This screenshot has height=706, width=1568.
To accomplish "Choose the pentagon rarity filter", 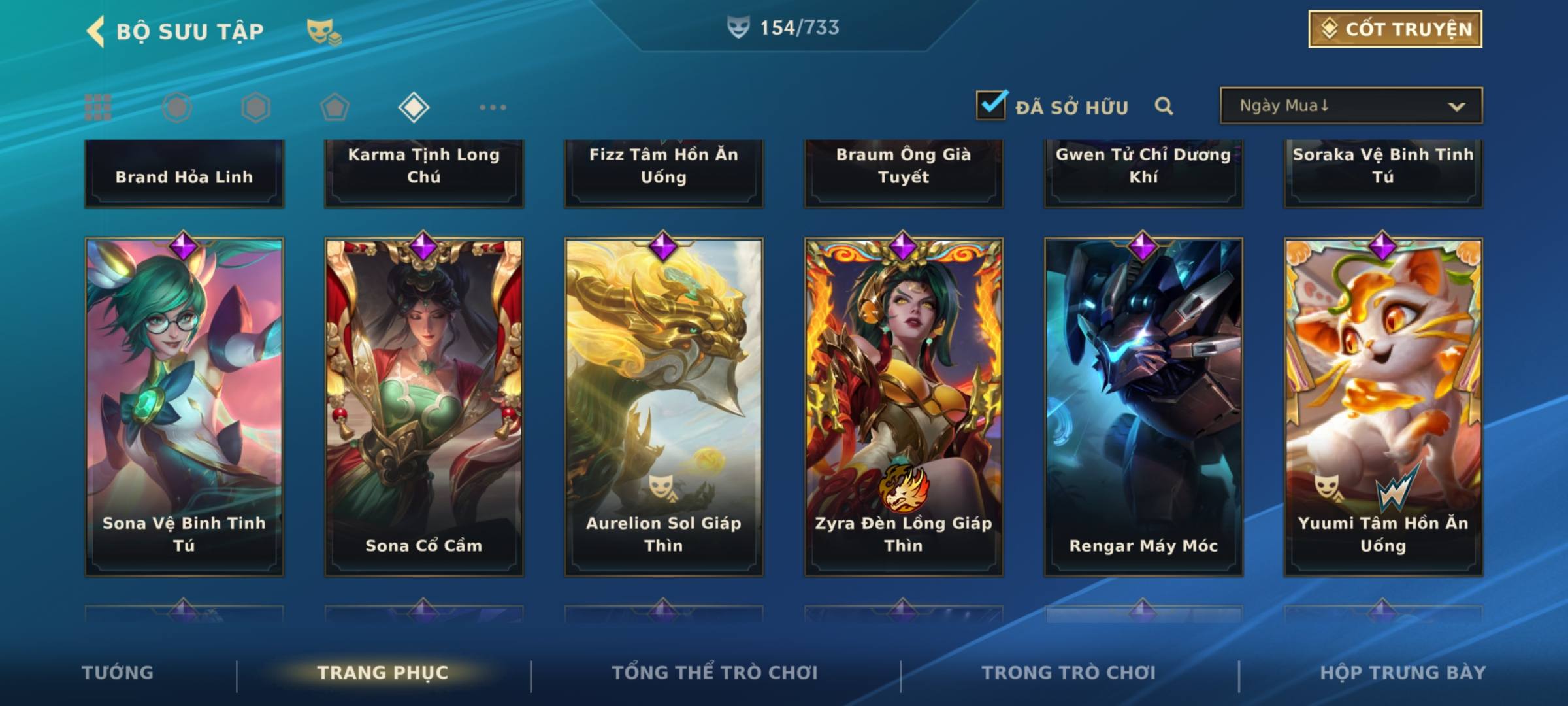I will point(335,107).
